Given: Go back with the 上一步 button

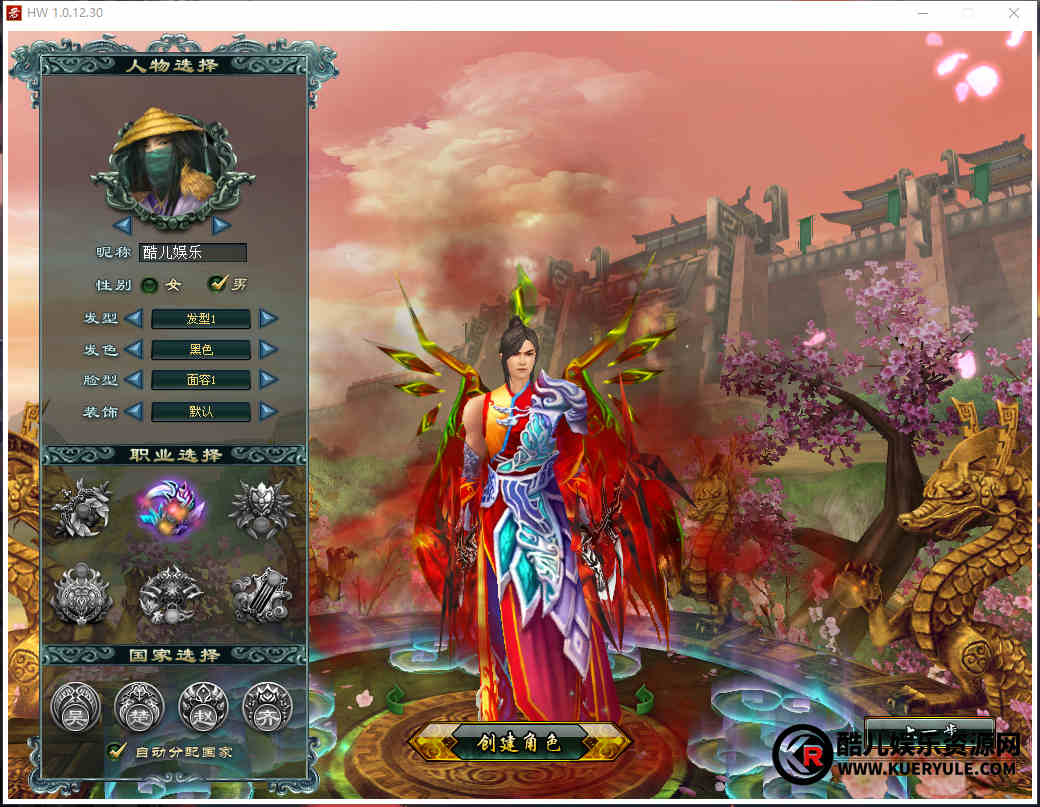Looking at the screenshot, I should pyautogui.click(x=929, y=729).
